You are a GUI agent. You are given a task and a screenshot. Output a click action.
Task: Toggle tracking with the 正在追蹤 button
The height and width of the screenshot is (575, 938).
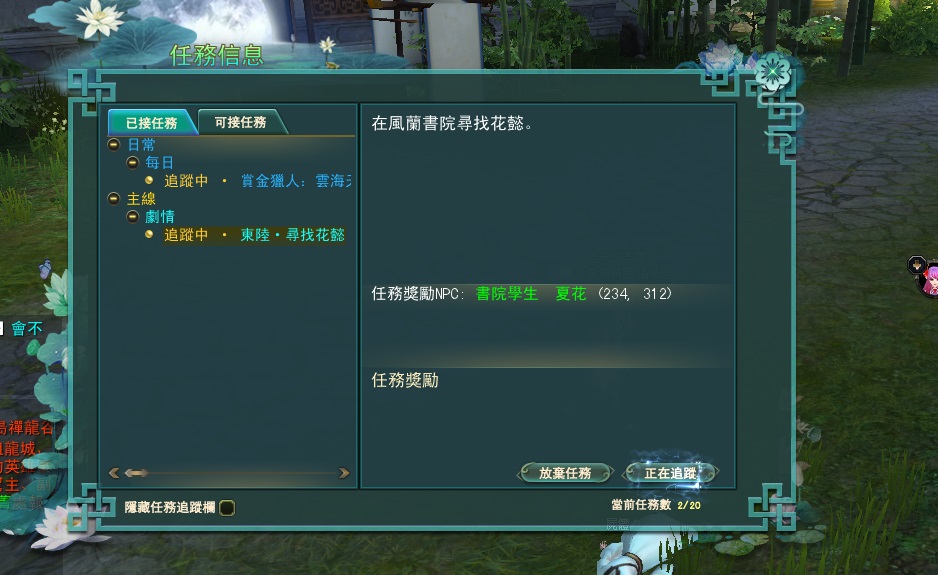click(x=670, y=473)
